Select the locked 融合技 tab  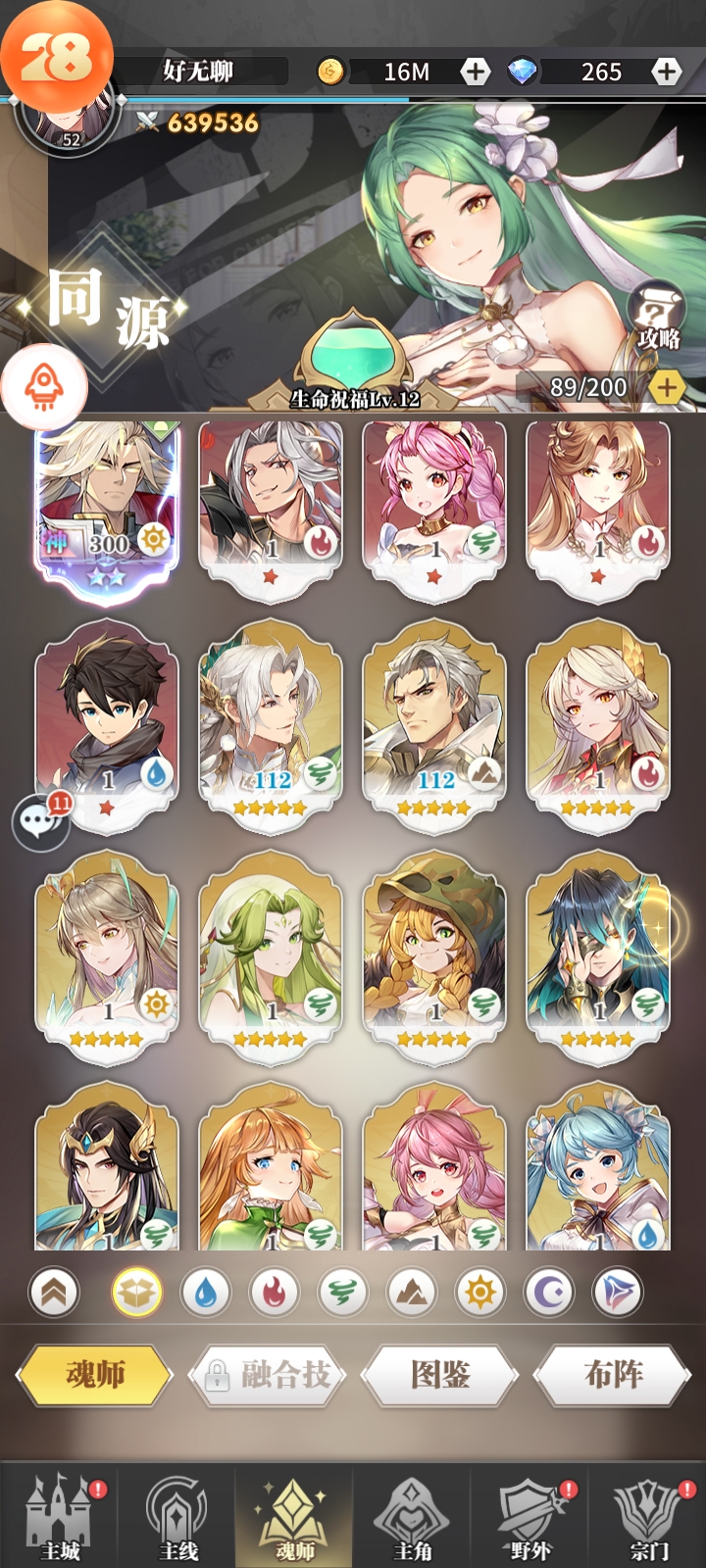(x=269, y=1374)
